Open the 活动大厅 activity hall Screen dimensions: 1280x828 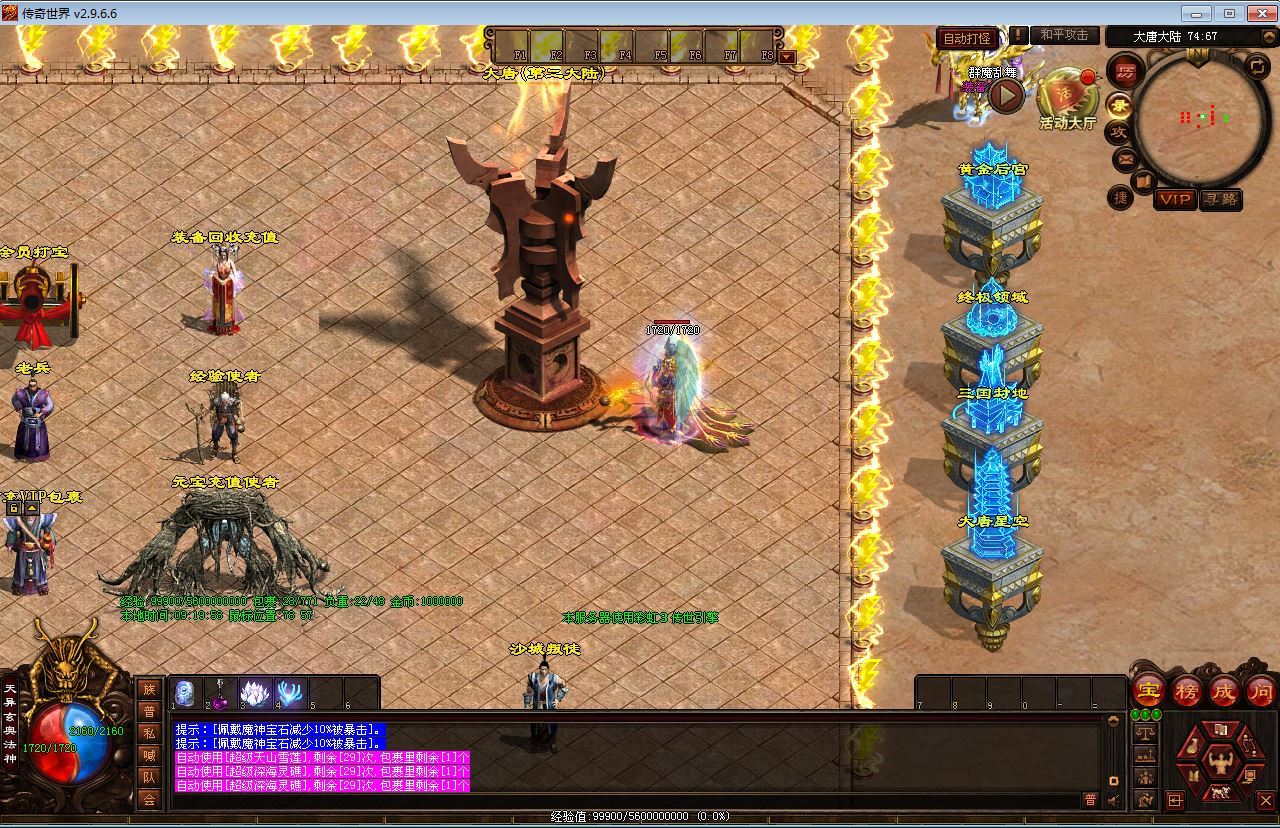coord(1067,98)
